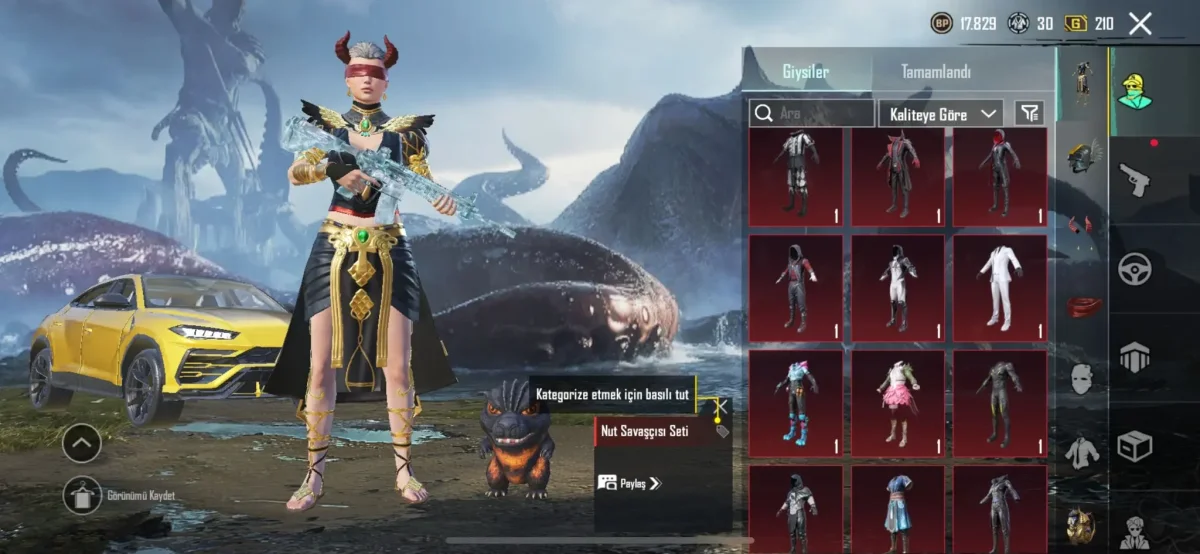This screenshot has width=1200, height=554.
Task: Open the pistol weapons category
Action: [1134, 181]
